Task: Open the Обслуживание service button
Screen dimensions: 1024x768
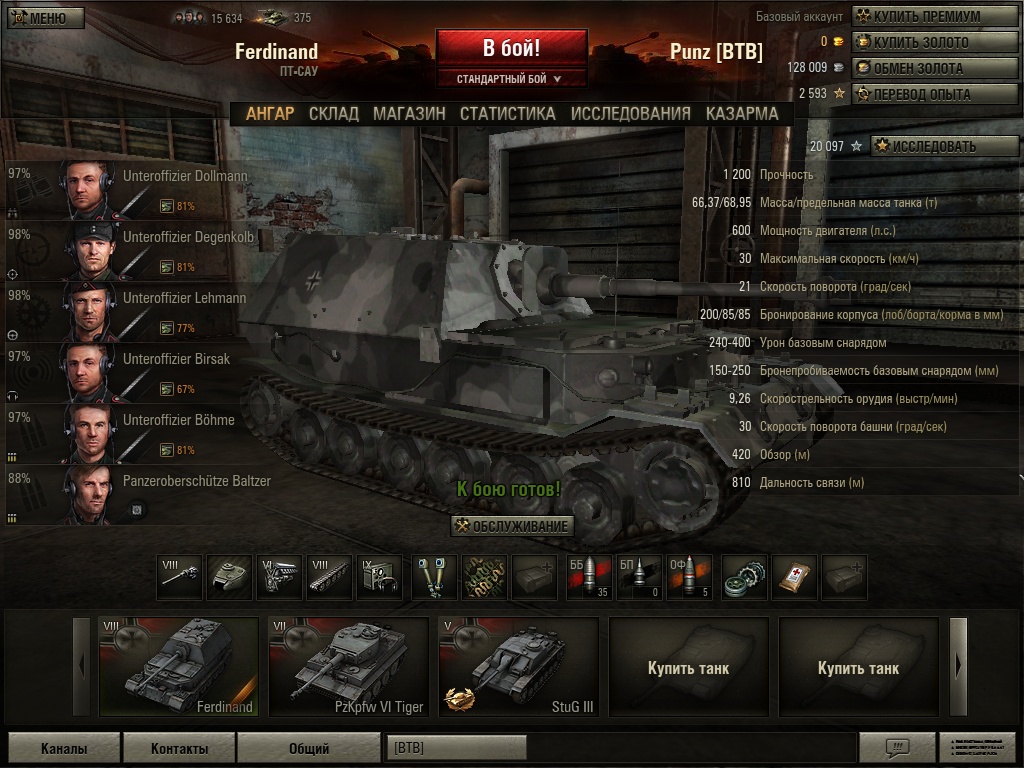Action: pyautogui.click(x=512, y=527)
